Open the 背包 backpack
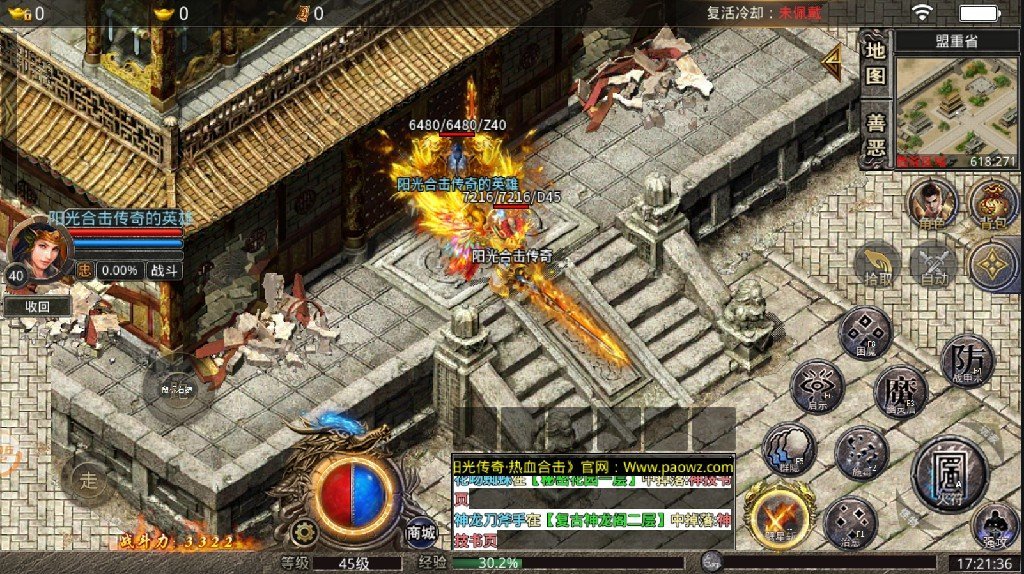This screenshot has width=1024, height=574. coord(993,204)
